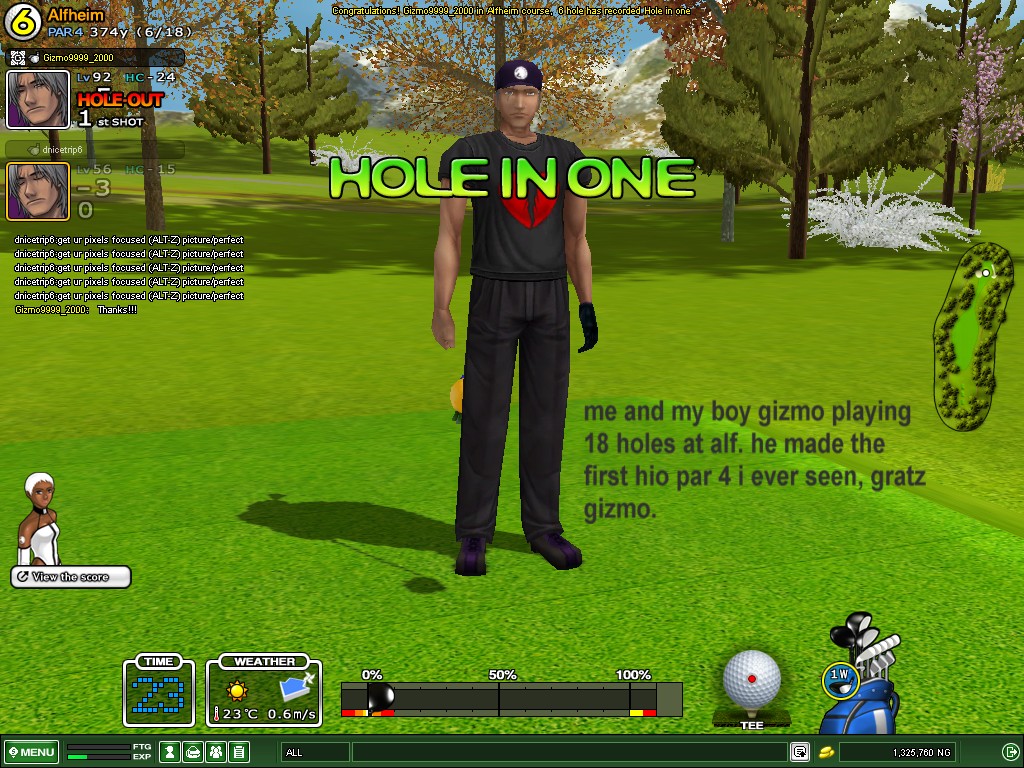Viewport: 1024px width, 768px height.
Task: Open the two-people friends icon
Action: [x=216, y=752]
